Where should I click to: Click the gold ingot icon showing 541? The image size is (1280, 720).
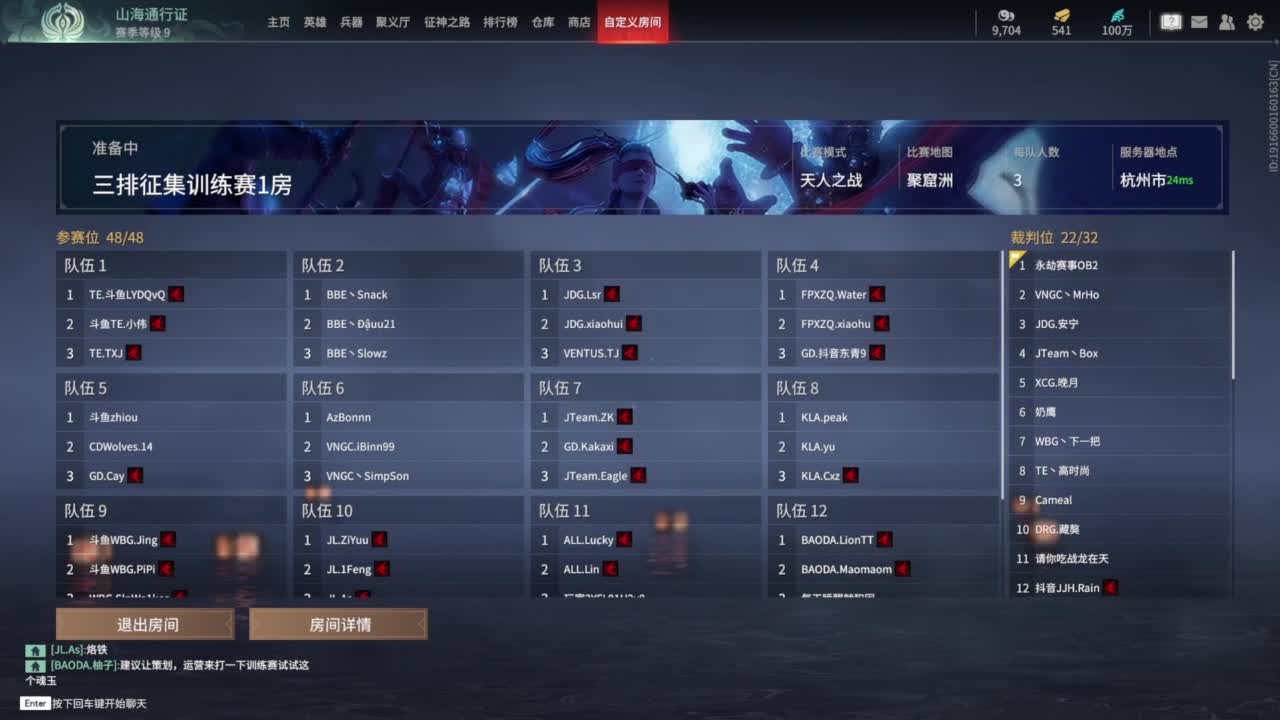1062,14
